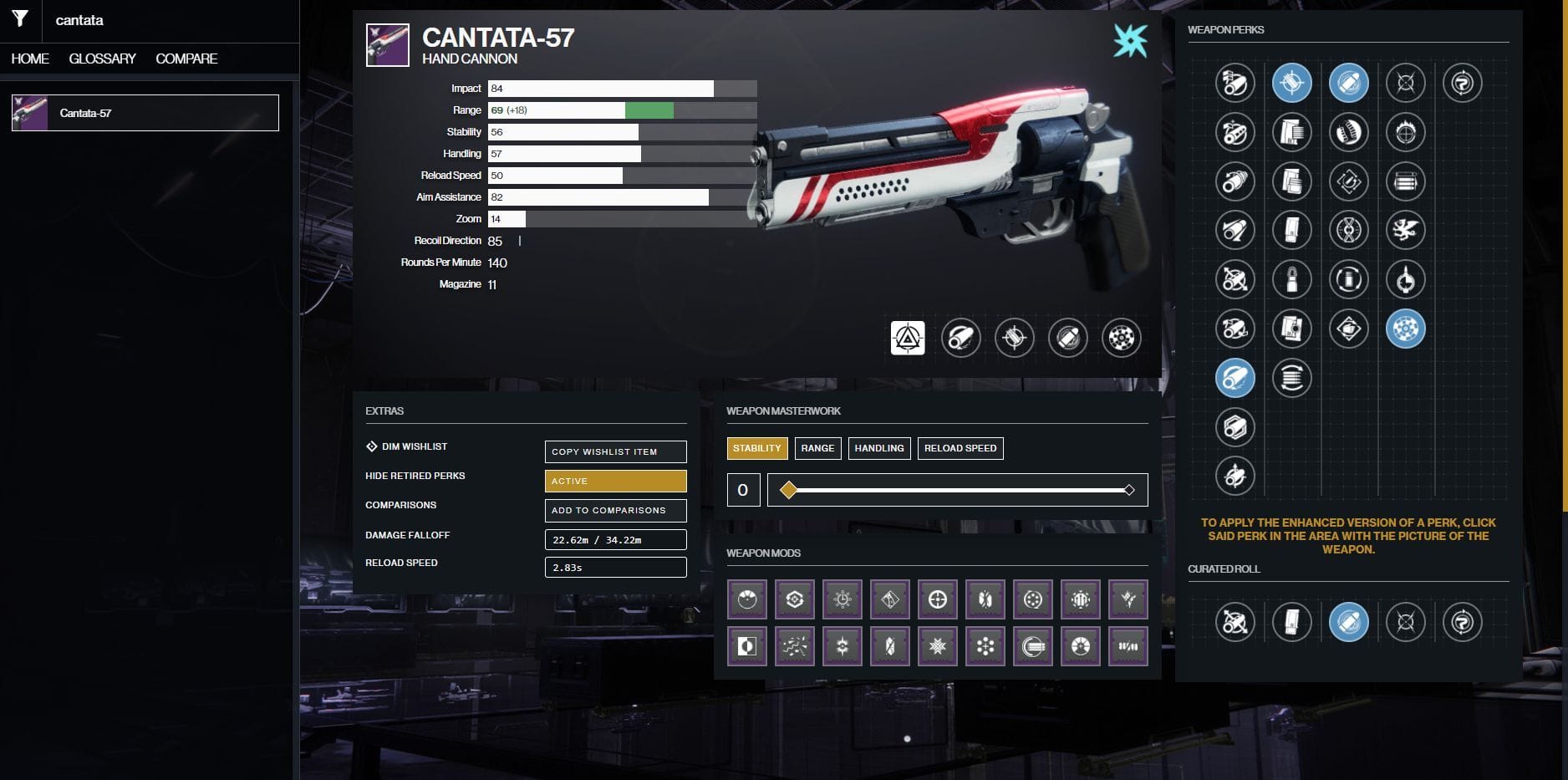Select the top barrel perk in first column
1568x780 pixels.
[1235, 83]
